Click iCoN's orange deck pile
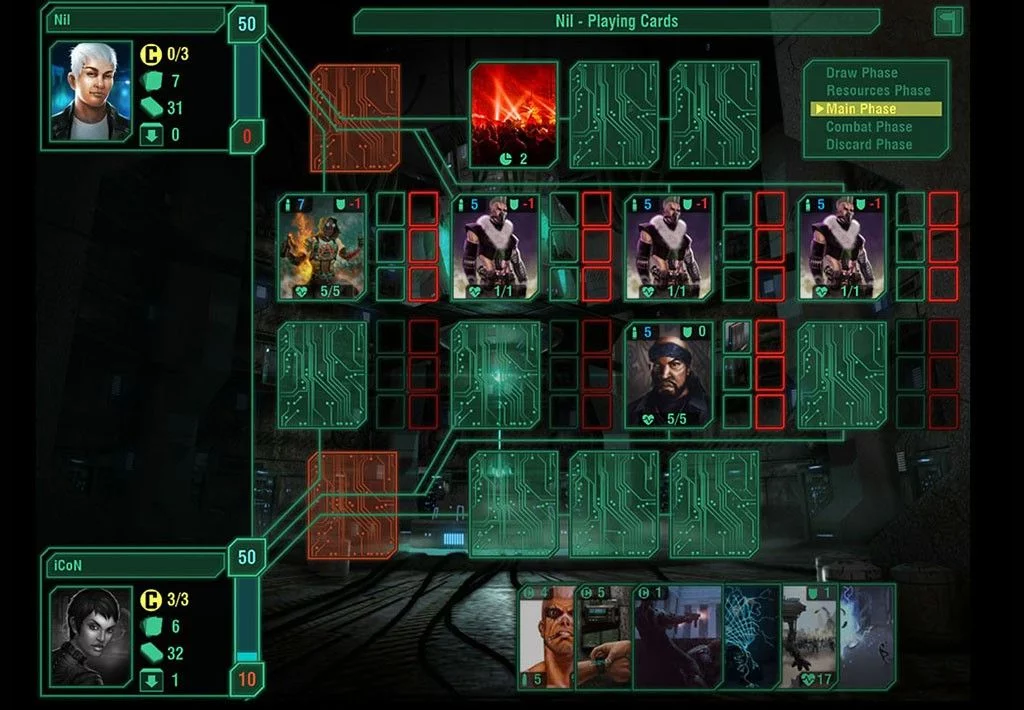Screen dimensions: 1024x710 (x=352, y=504)
